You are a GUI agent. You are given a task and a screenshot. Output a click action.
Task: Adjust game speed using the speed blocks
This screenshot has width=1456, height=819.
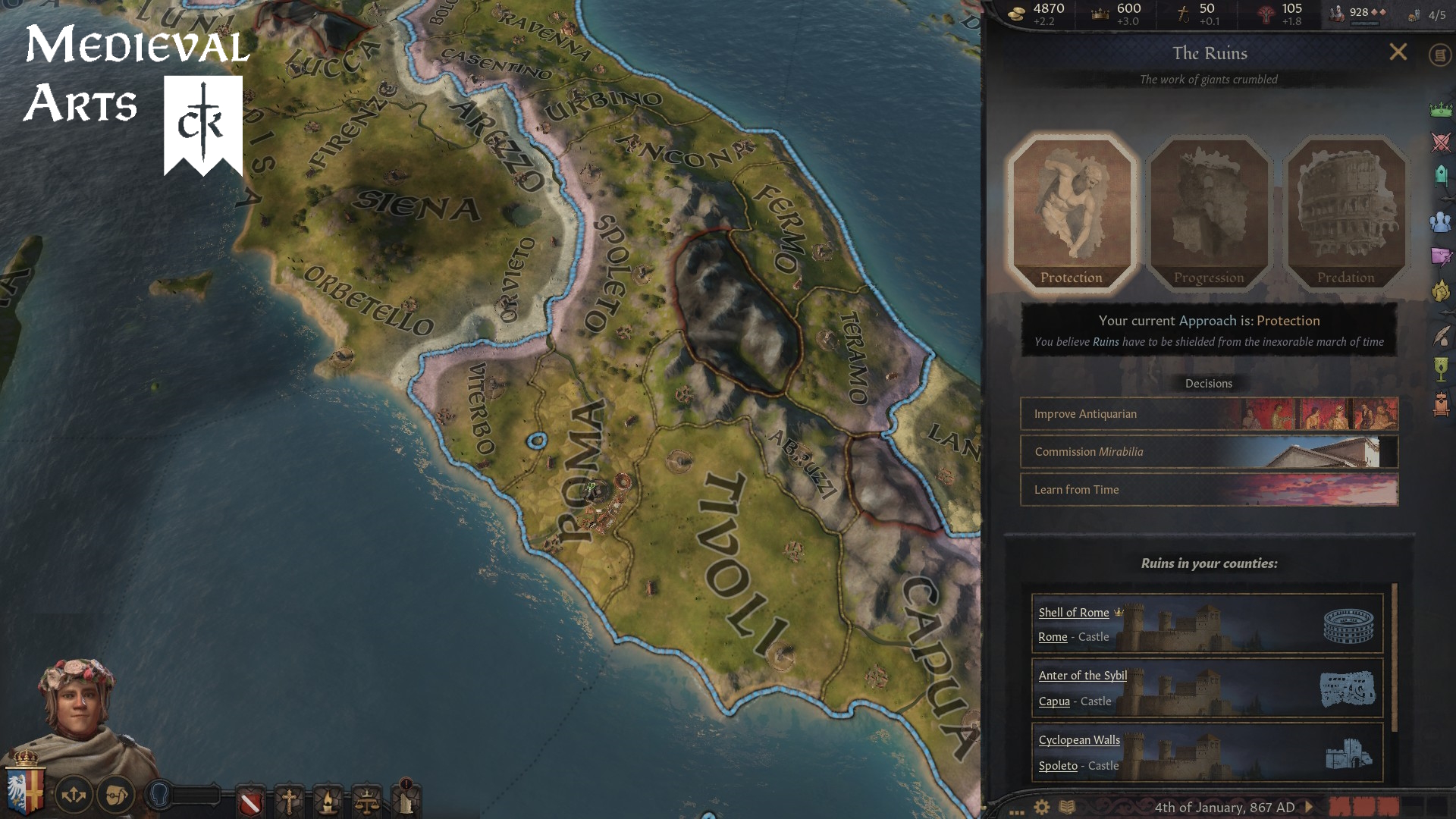[1363, 806]
